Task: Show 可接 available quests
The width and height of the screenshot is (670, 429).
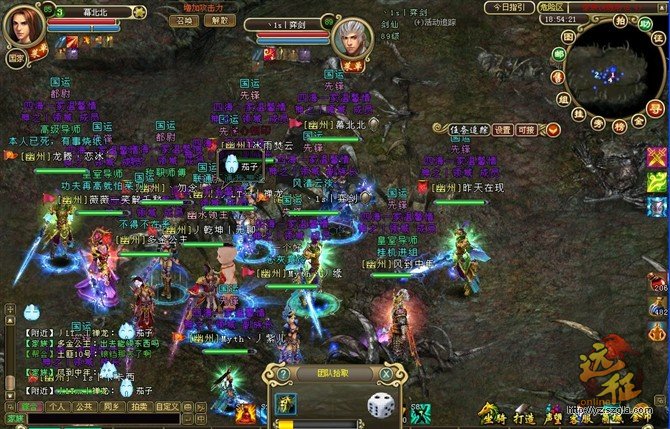Action: click(x=527, y=129)
